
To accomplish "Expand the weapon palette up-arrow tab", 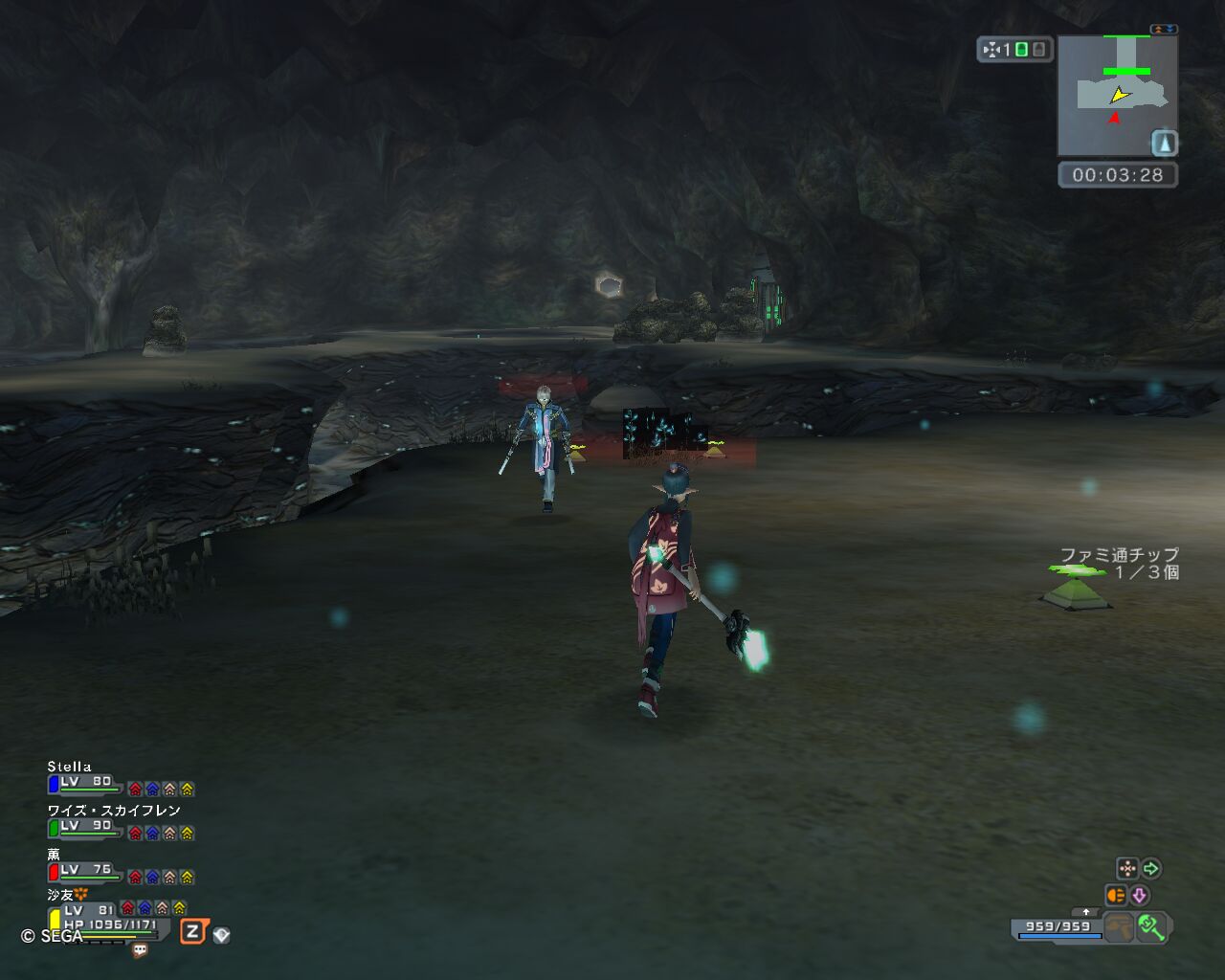I will point(1084,912).
